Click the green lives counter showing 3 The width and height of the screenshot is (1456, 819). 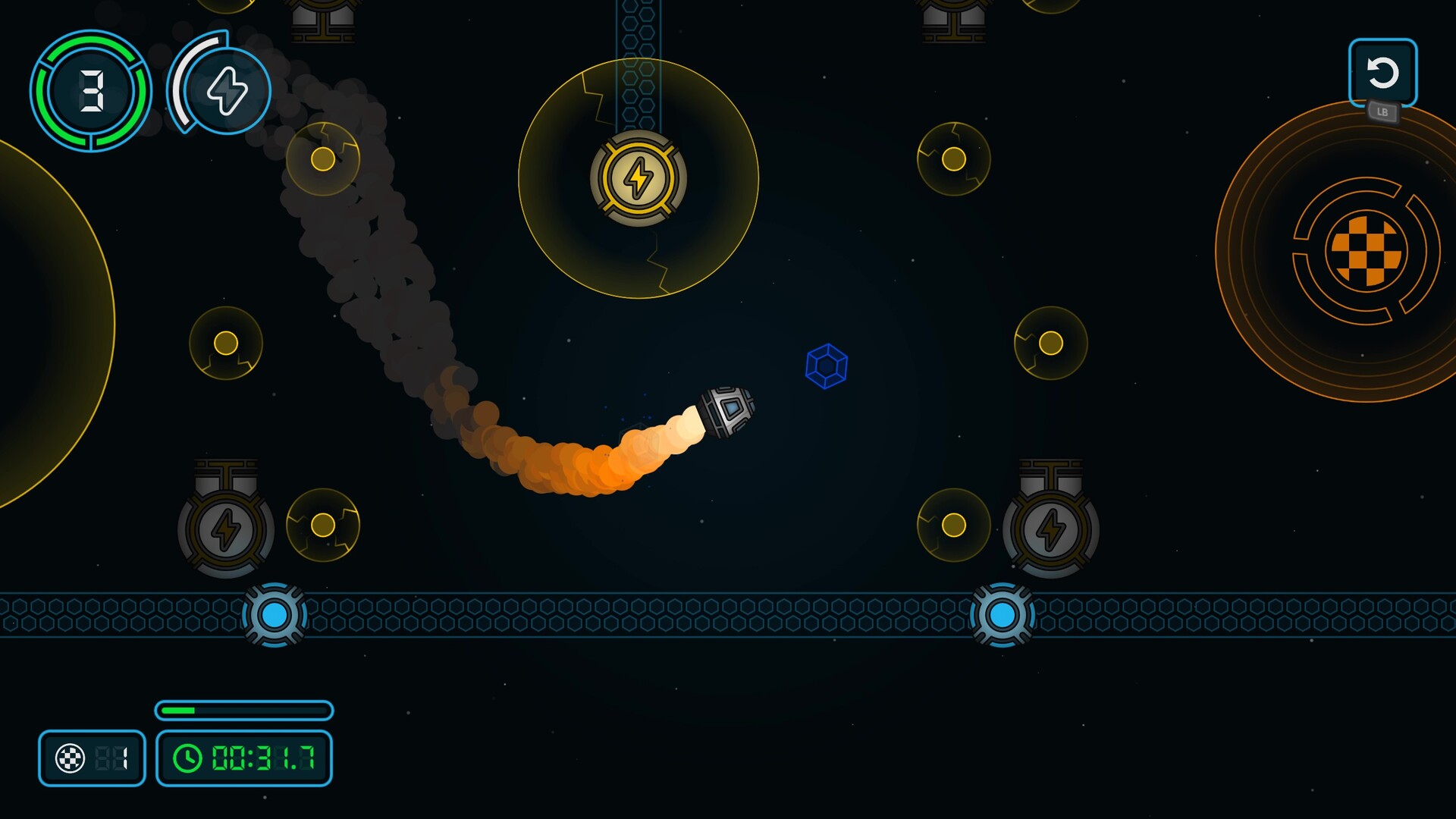89,91
